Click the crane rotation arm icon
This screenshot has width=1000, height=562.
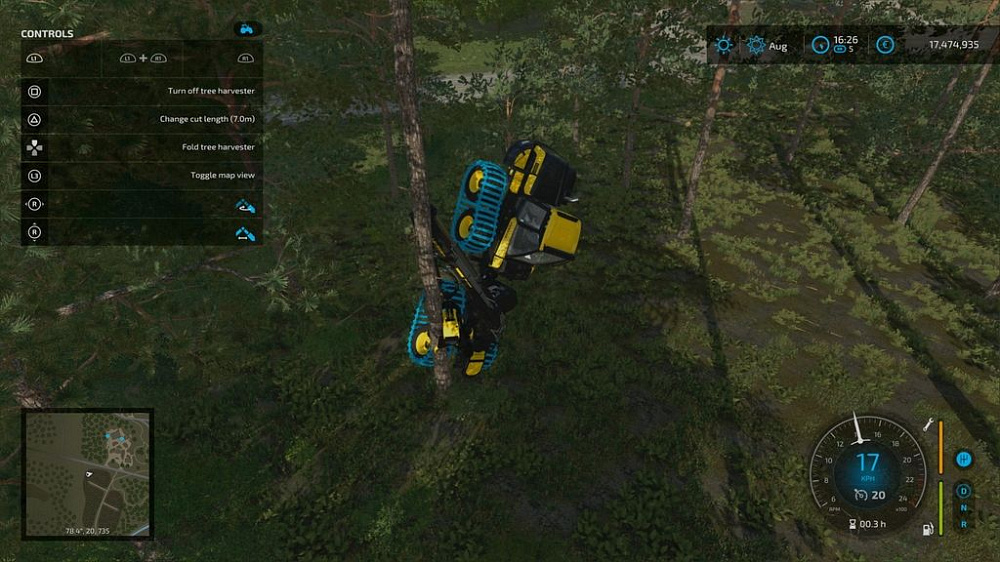point(245,205)
